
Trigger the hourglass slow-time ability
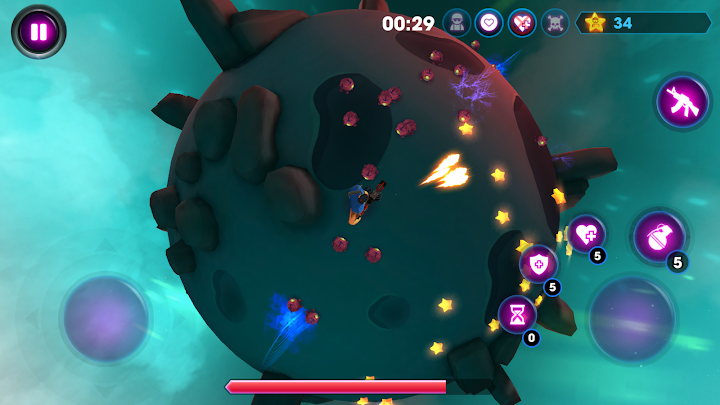517,314
